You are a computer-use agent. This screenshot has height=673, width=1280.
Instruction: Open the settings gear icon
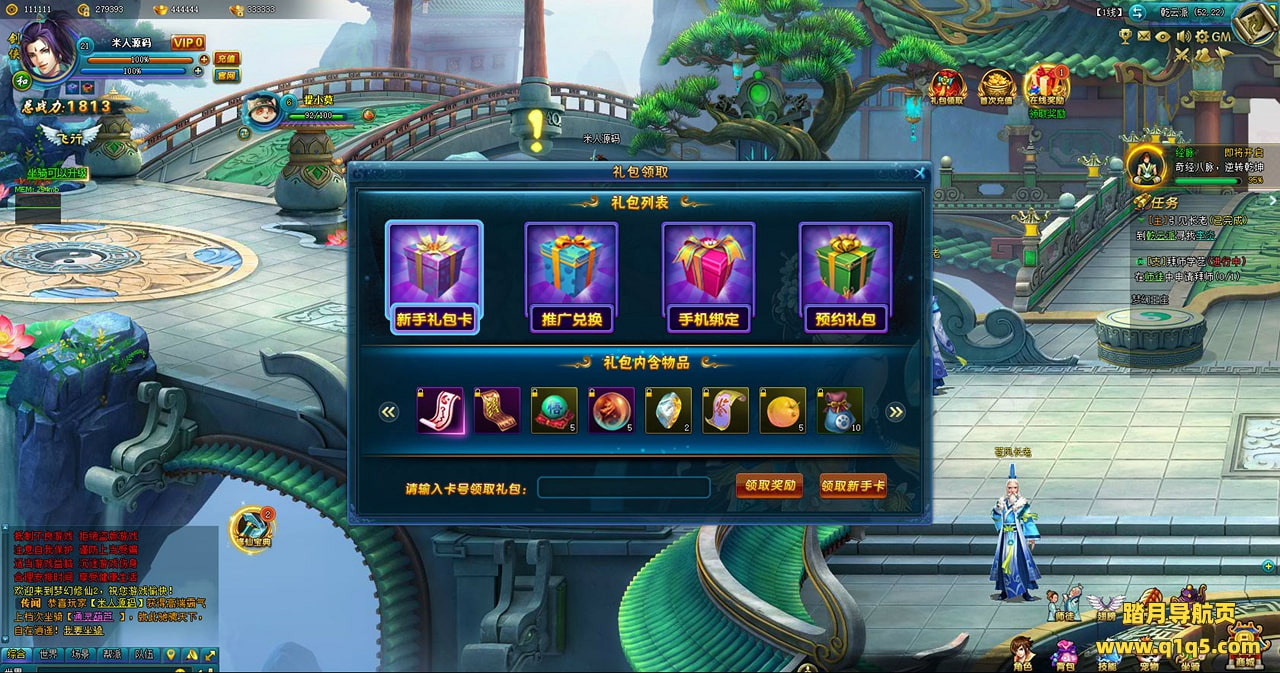pos(1203,36)
